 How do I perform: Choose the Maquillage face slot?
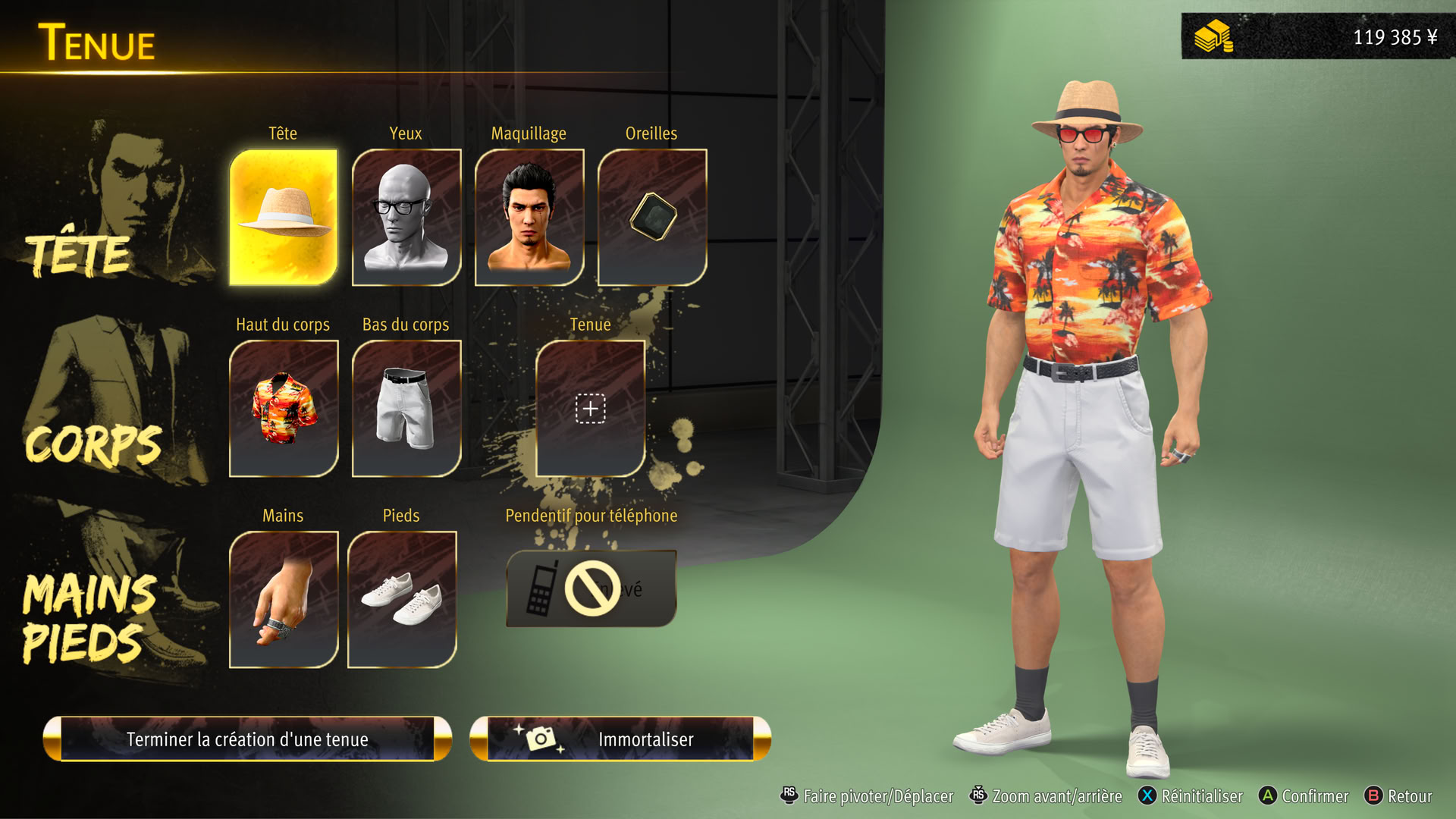click(x=529, y=218)
